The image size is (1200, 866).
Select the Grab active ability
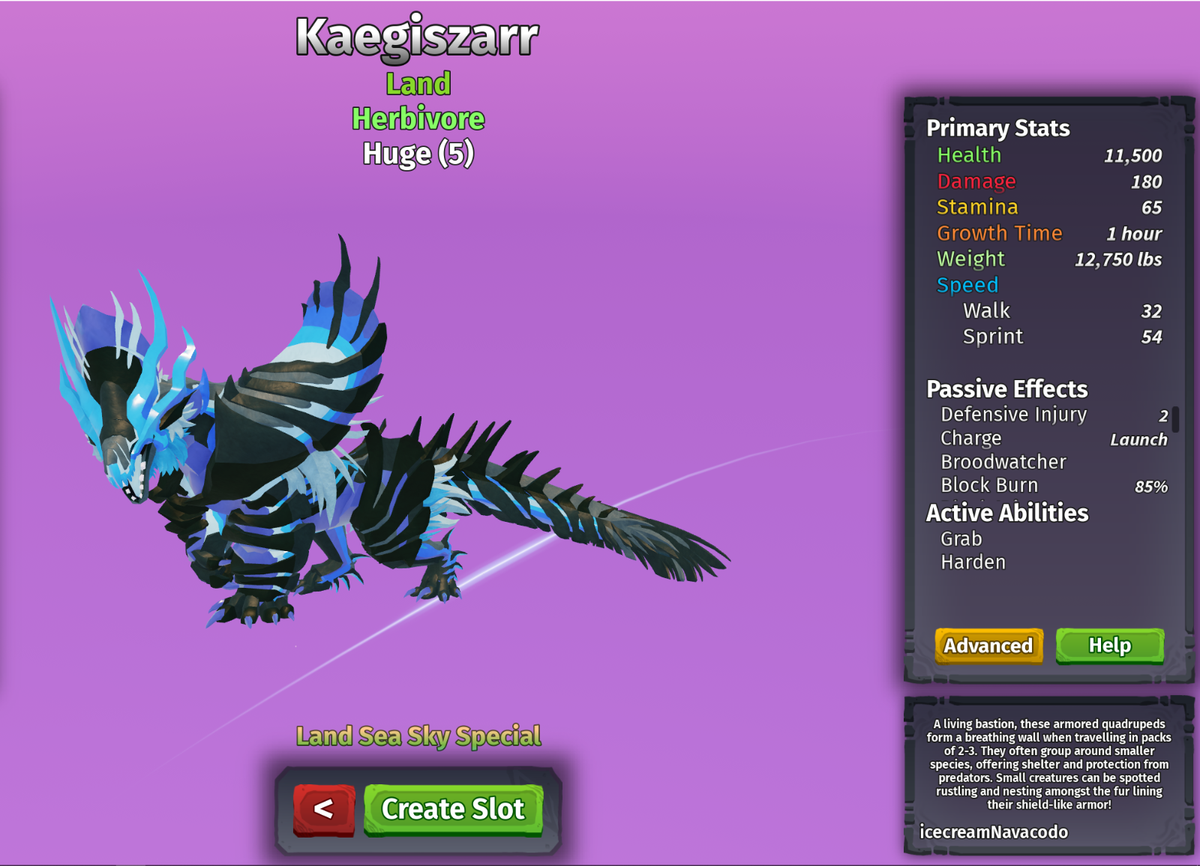click(x=961, y=539)
